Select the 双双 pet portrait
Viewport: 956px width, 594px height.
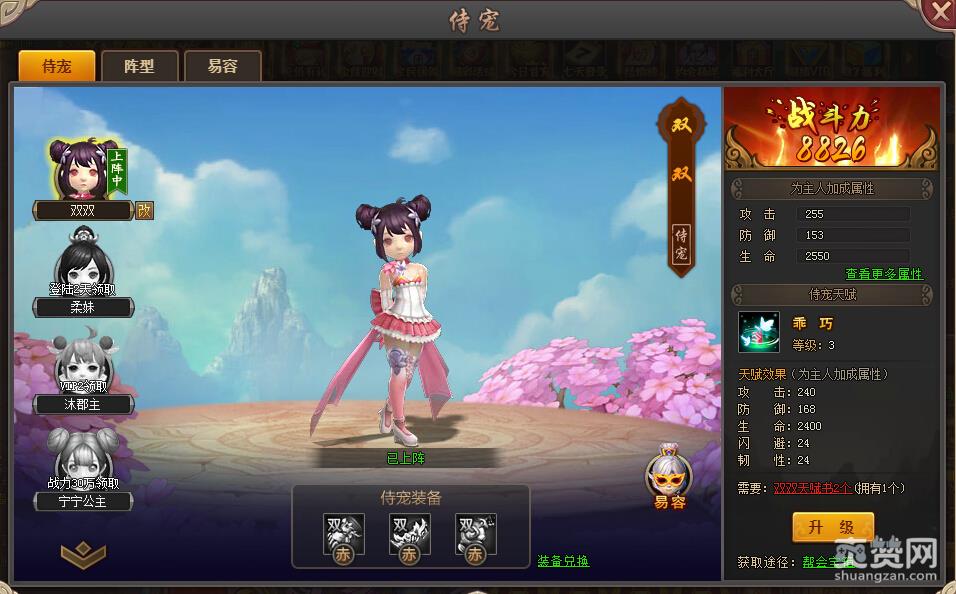tap(79, 170)
